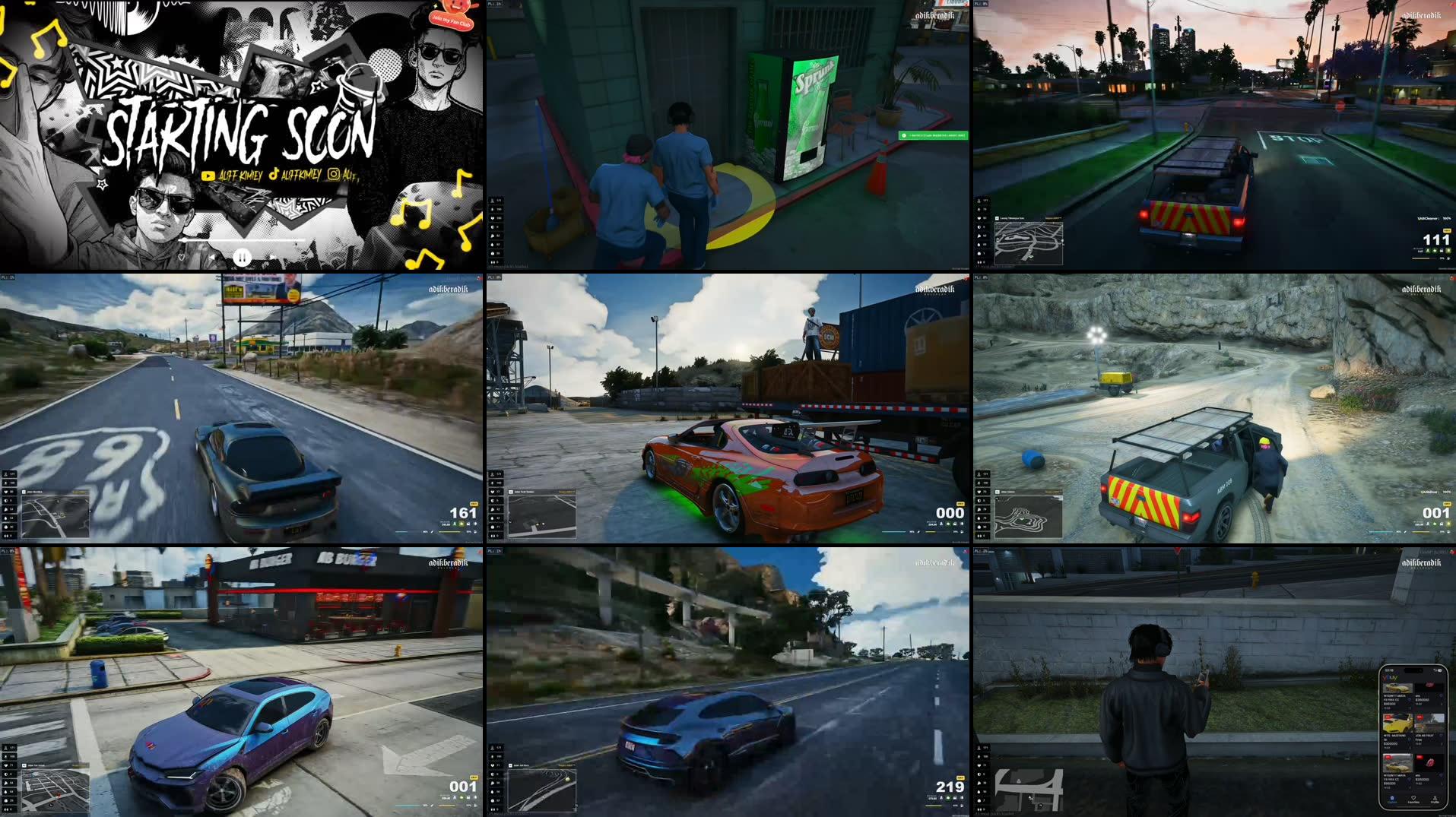Switch to the Favorites tab on the phone
The height and width of the screenshot is (817, 1456).
[x=1414, y=800]
